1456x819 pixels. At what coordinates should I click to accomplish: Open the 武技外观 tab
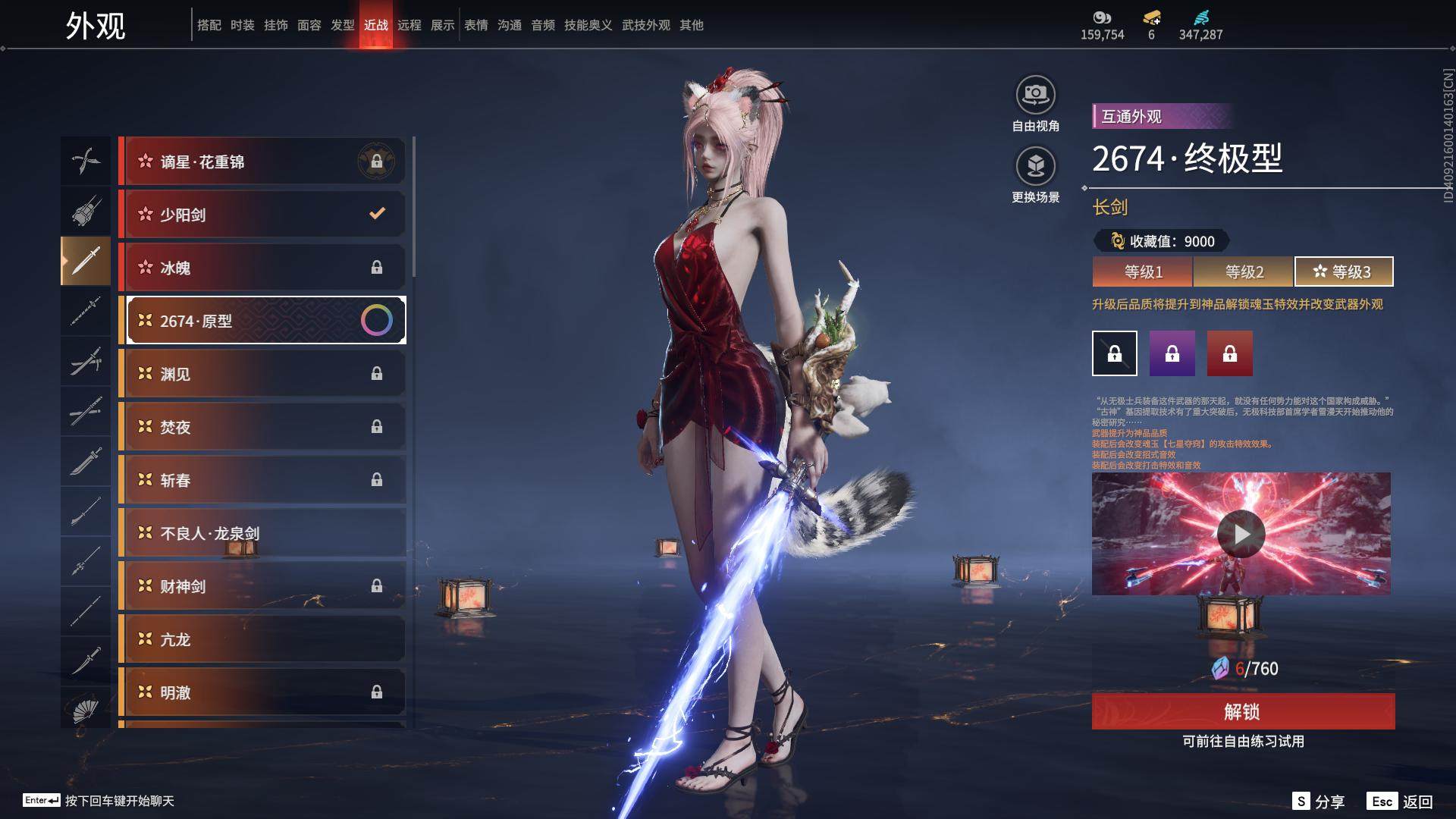pyautogui.click(x=645, y=25)
